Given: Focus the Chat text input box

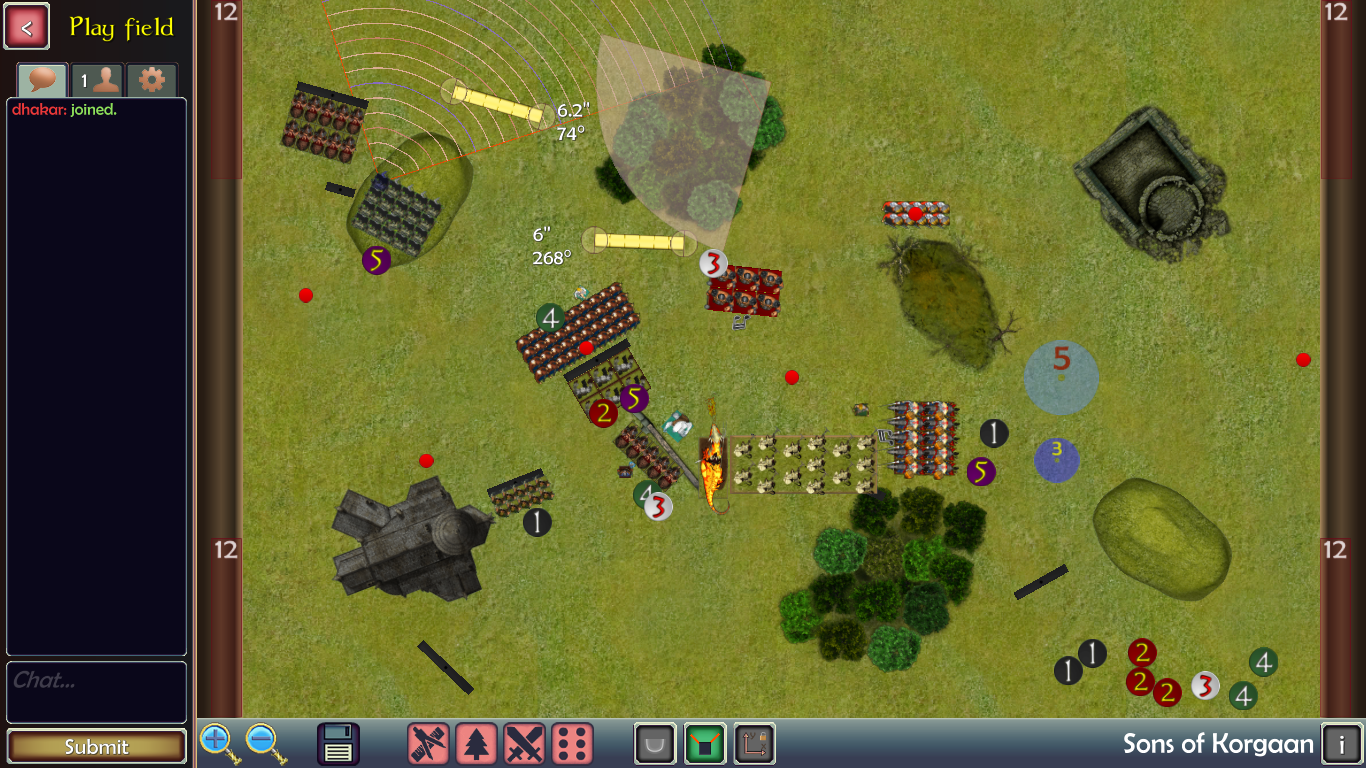Looking at the screenshot, I should [x=96, y=691].
